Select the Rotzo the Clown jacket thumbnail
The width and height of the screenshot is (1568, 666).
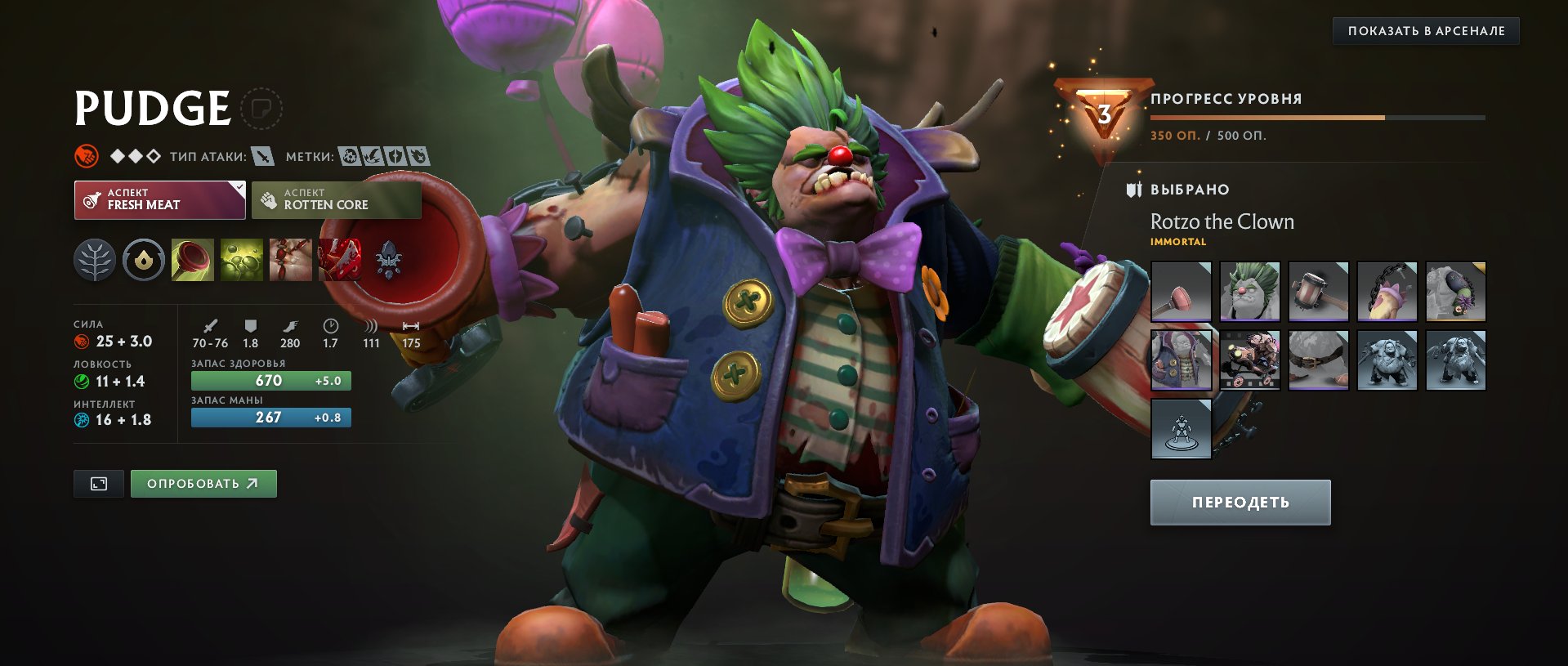pos(1181,360)
